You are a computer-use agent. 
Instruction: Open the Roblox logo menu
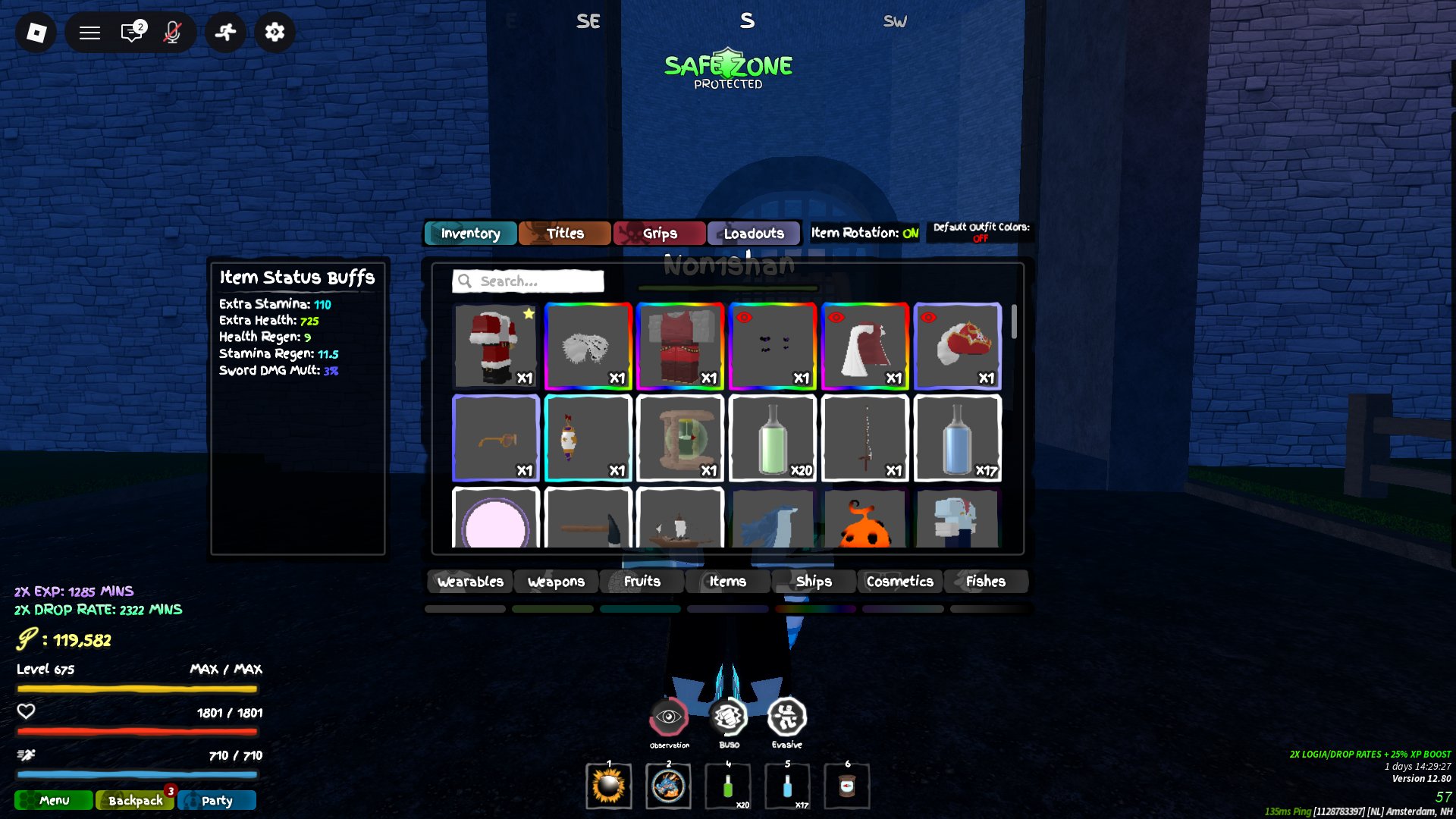coord(36,32)
